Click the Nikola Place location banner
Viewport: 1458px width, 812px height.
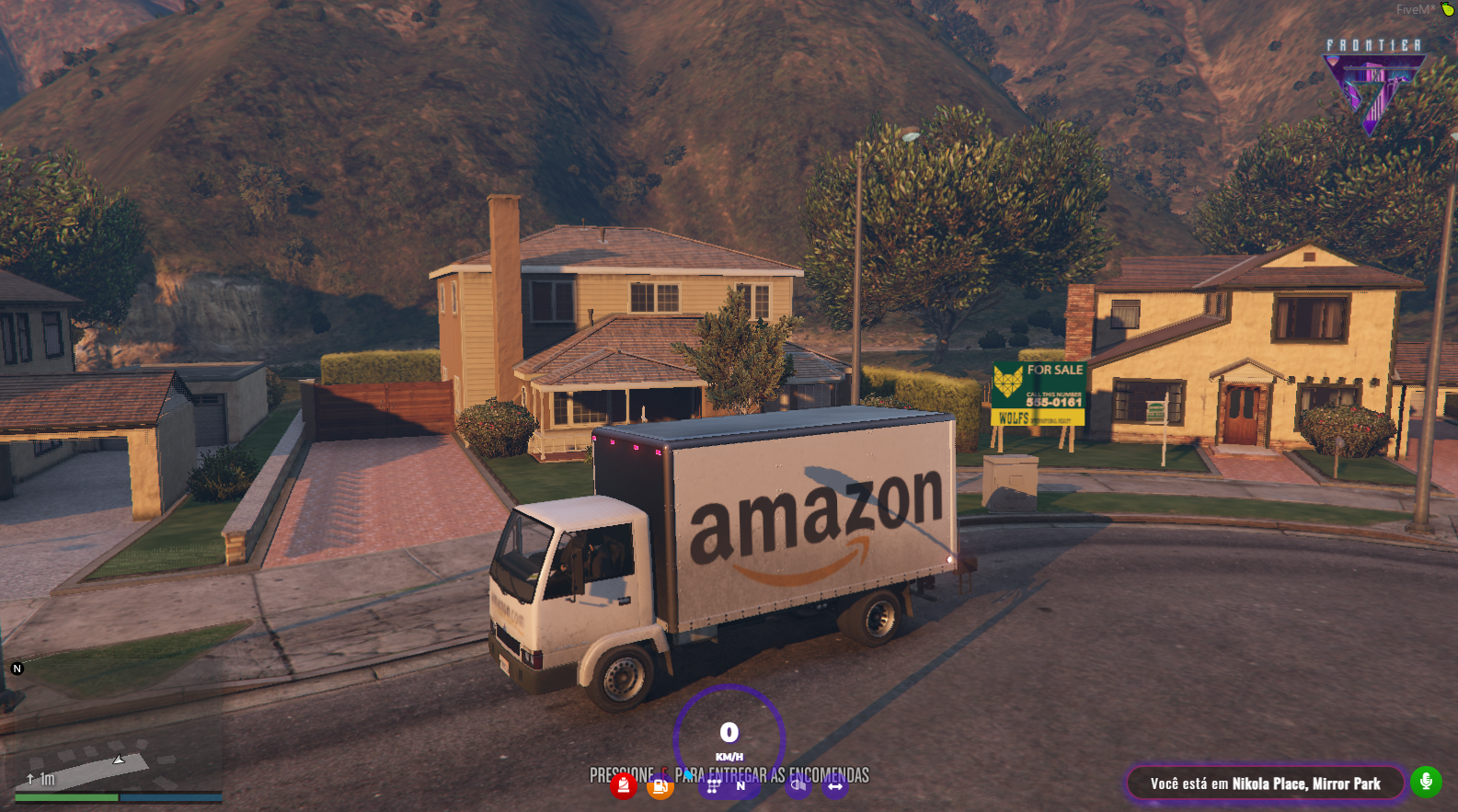point(1265,783)
